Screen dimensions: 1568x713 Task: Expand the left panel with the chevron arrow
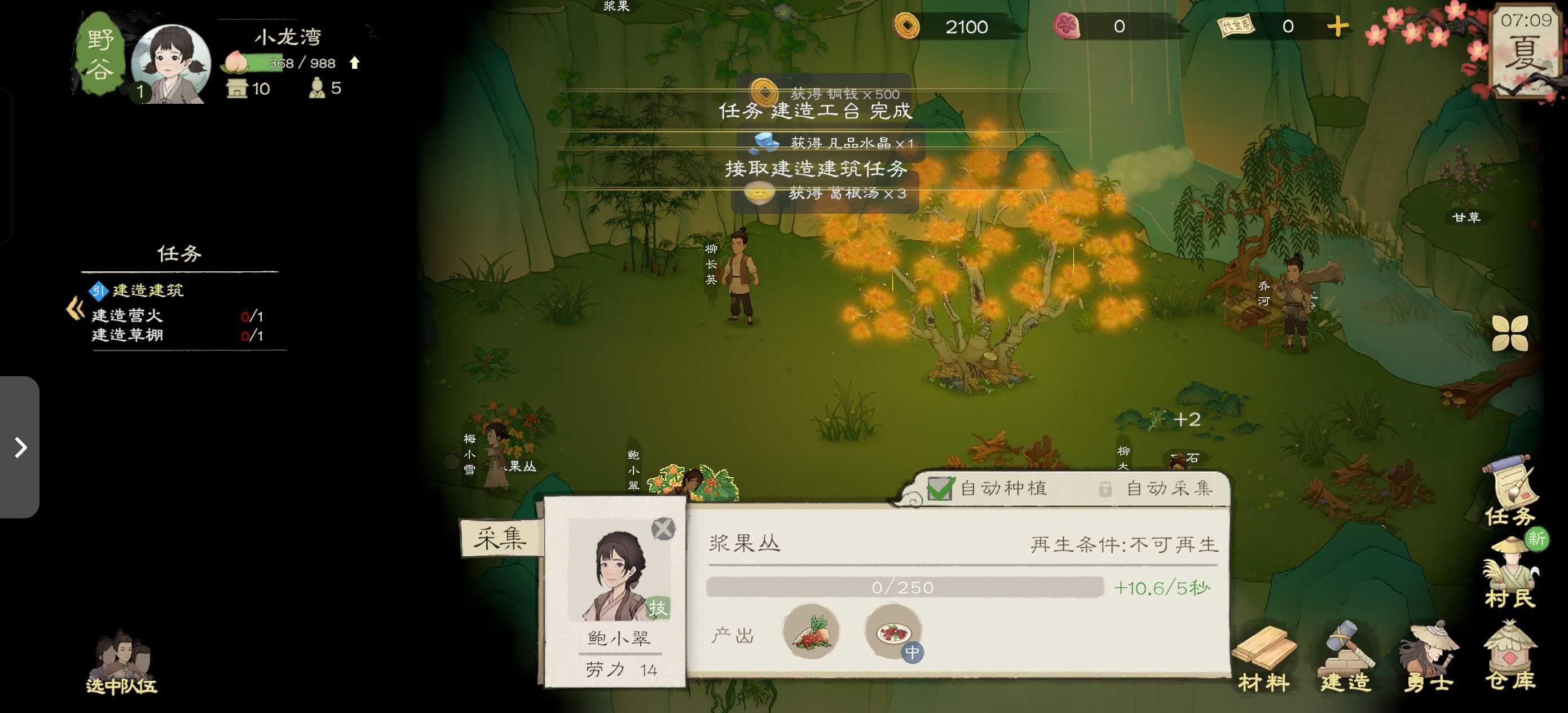21,449
